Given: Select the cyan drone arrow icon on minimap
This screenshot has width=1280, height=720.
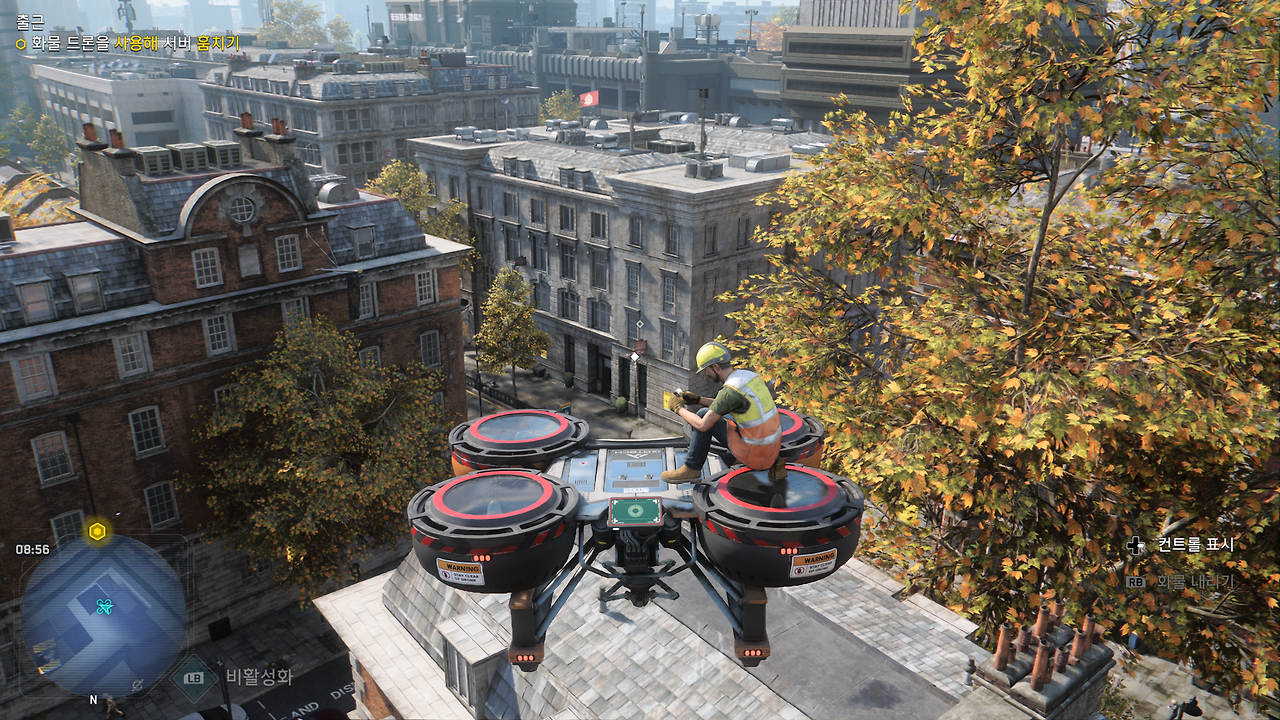Looking at the screenshot, I should pos(104,606).
